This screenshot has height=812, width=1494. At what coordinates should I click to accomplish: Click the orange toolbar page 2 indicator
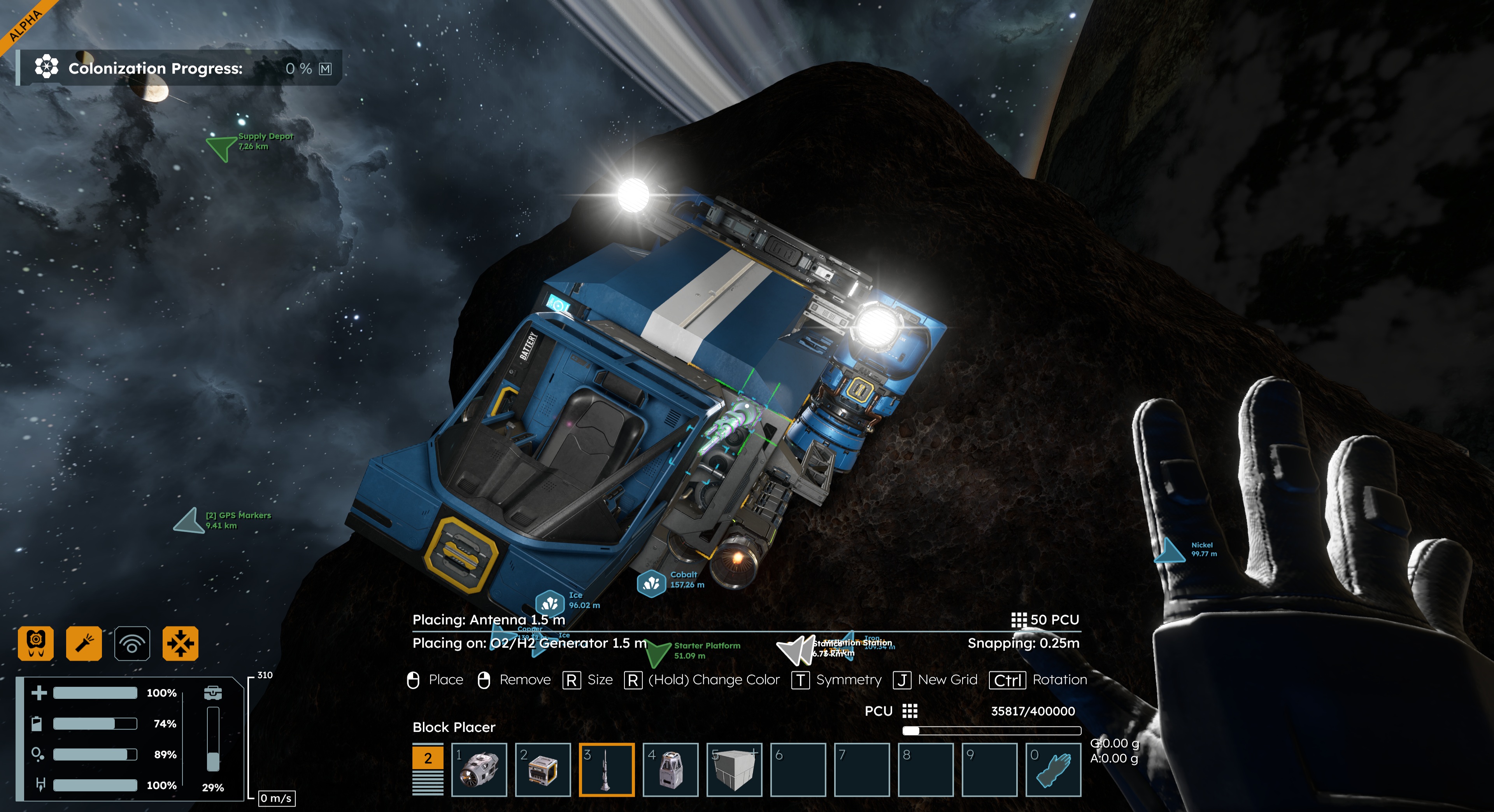428,758
